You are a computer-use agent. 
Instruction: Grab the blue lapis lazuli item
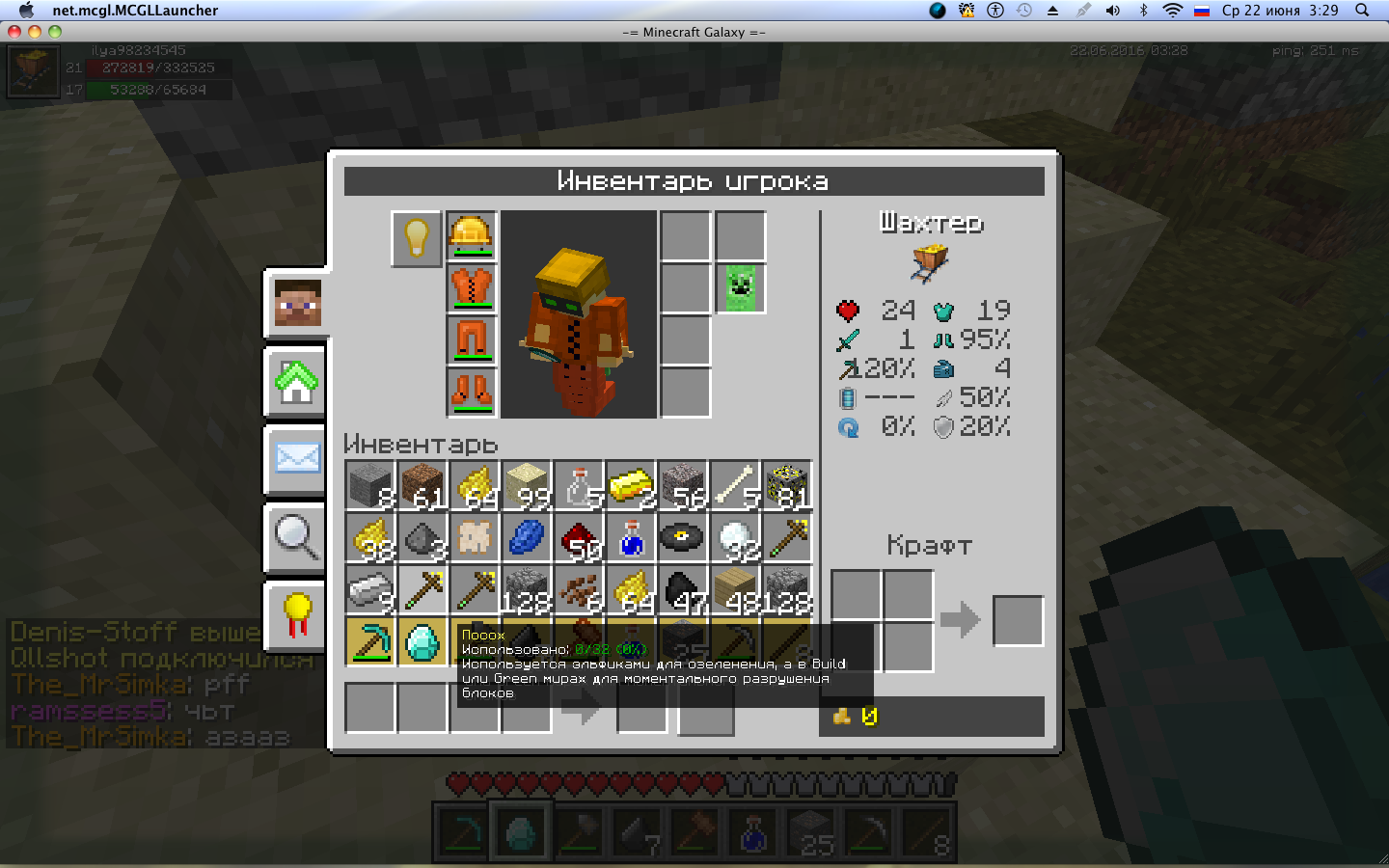pyautogui.click(x=527, y=537)
